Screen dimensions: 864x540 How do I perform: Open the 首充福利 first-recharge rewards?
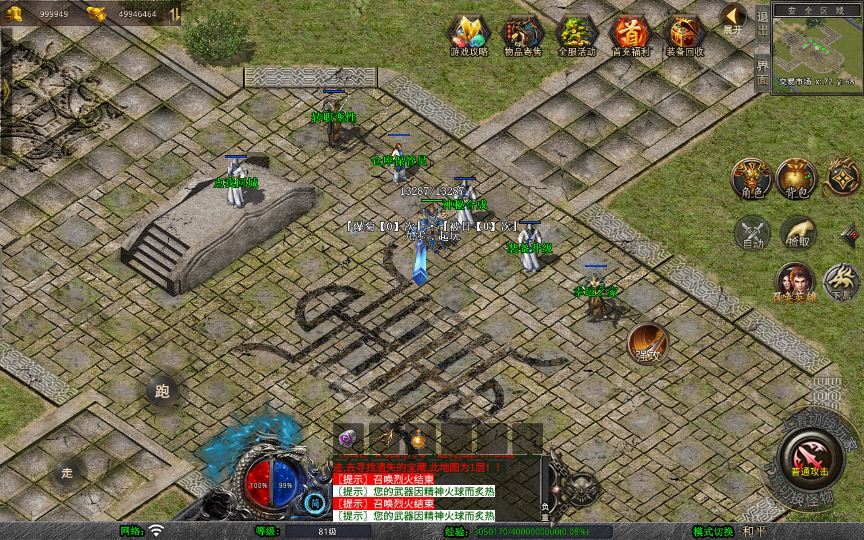630,35
